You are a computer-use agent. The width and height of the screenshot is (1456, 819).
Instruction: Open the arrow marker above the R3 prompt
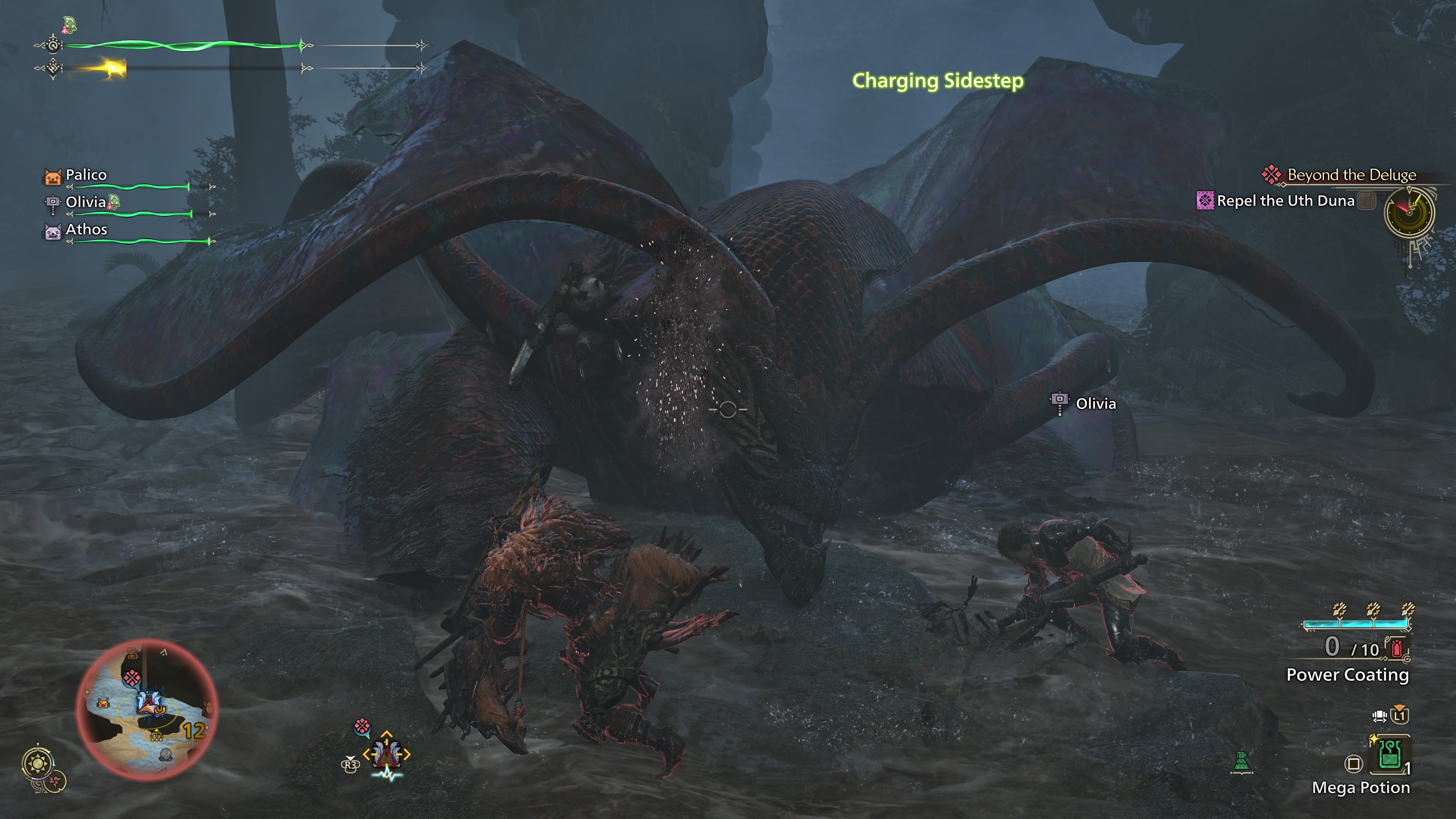350,758
